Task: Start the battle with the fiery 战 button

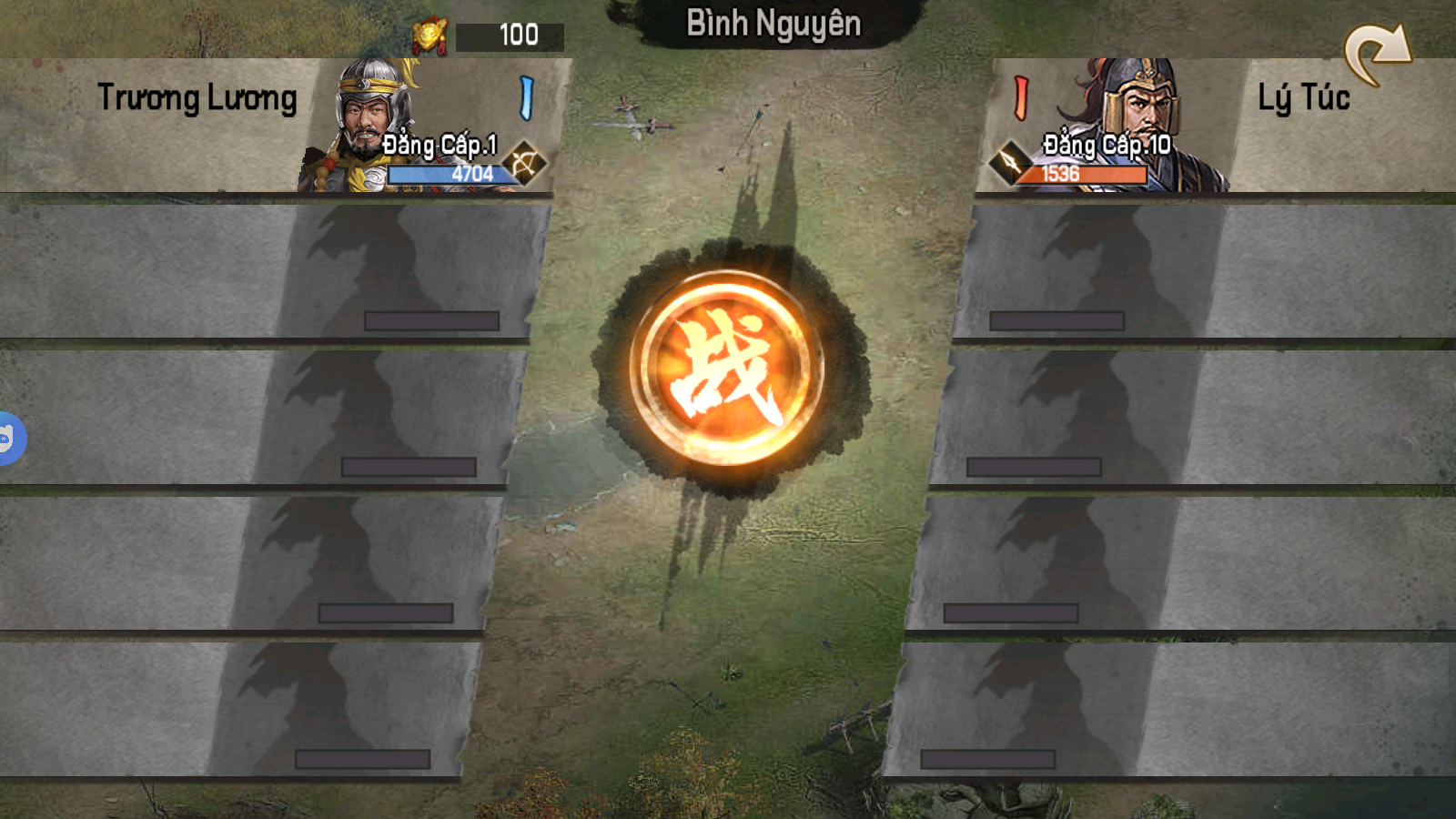Action: point(726,368)
